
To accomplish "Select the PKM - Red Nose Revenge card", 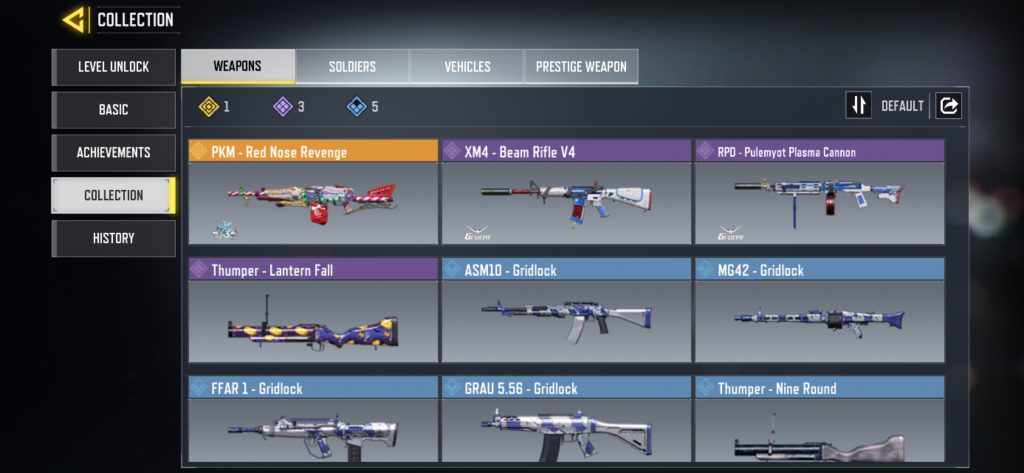I will [313, 192].
